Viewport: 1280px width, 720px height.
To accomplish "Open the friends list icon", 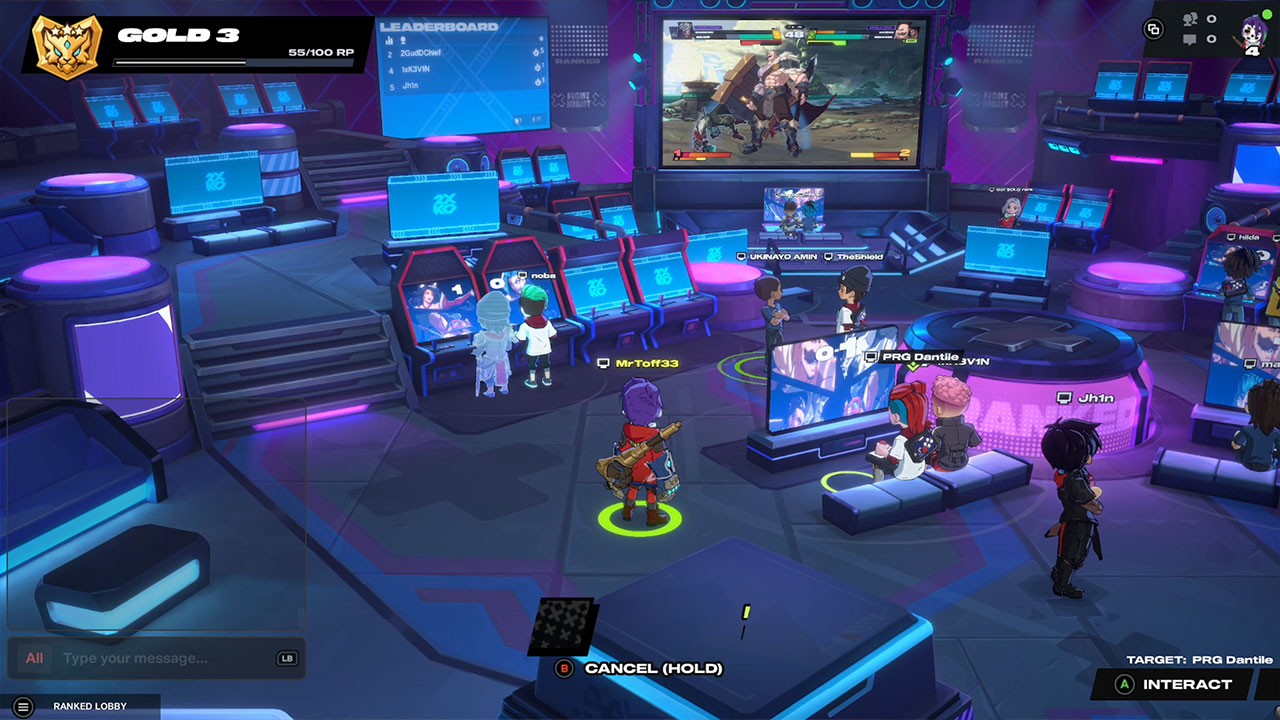I will 1190,19.
